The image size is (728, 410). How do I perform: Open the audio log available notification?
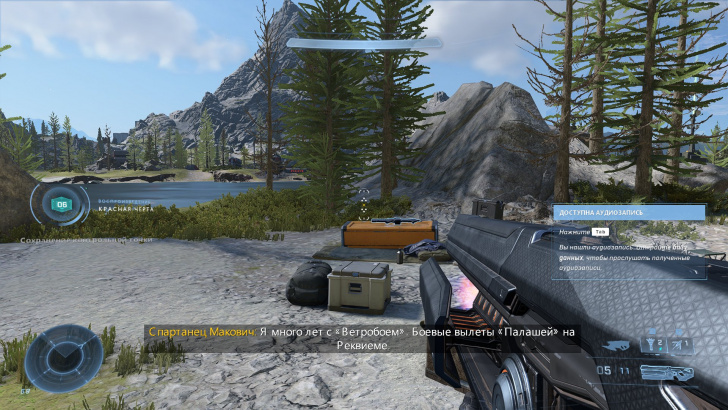628,213
